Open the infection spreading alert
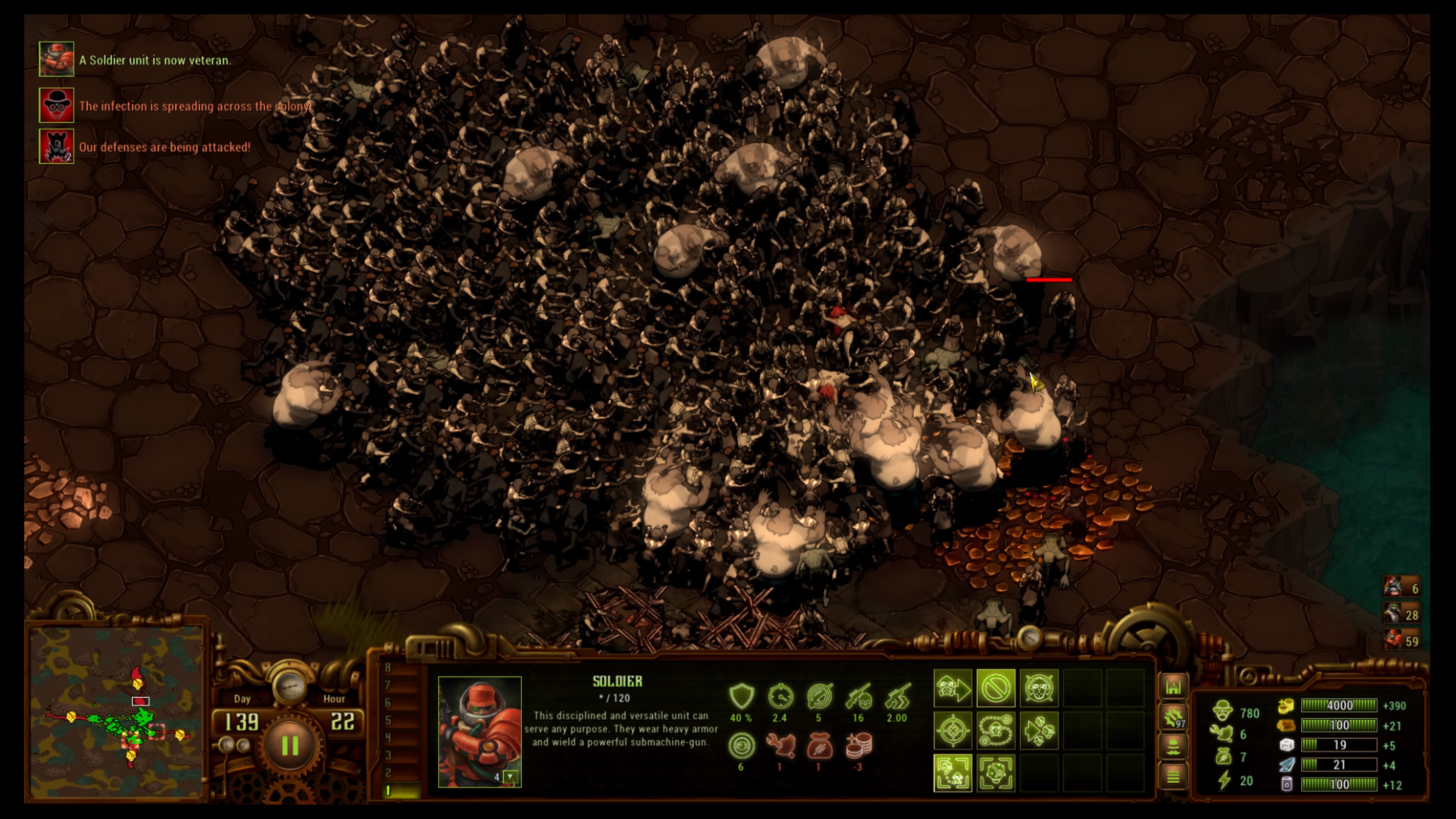This screenshot has height=819, width=1456. click(56, 105)
